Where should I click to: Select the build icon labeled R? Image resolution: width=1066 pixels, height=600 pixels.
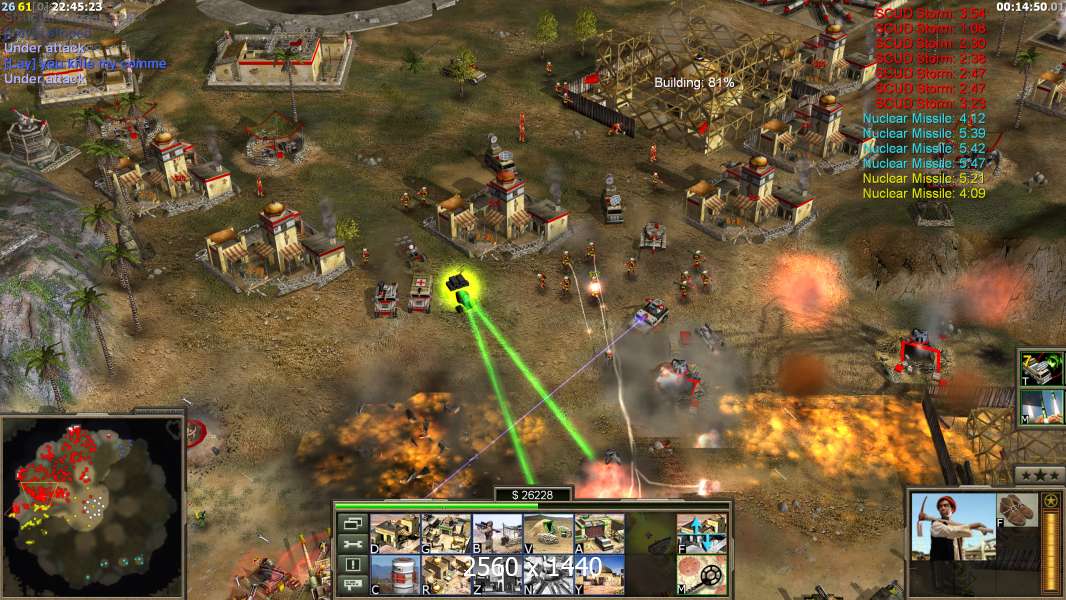[446, 574]
